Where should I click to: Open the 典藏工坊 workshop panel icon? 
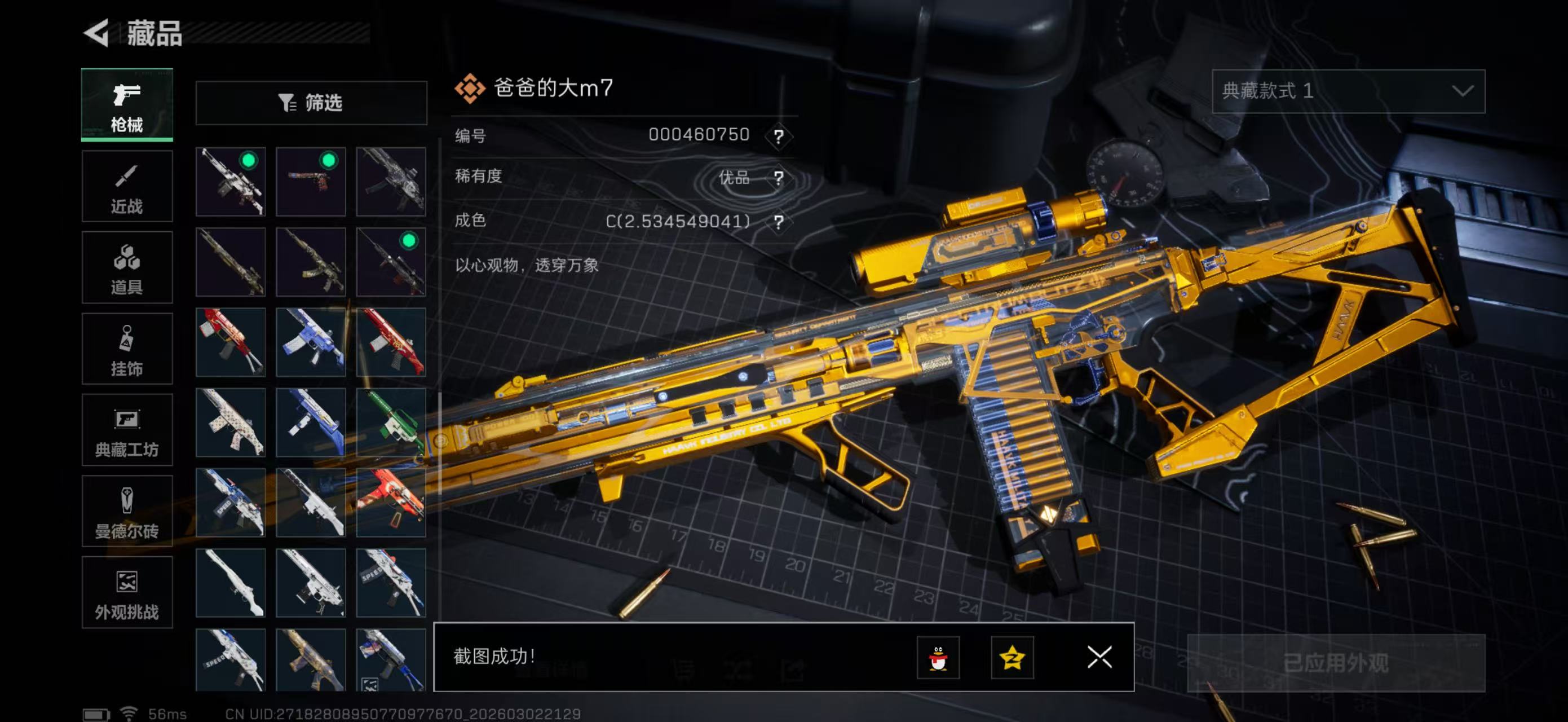(127, 430)
